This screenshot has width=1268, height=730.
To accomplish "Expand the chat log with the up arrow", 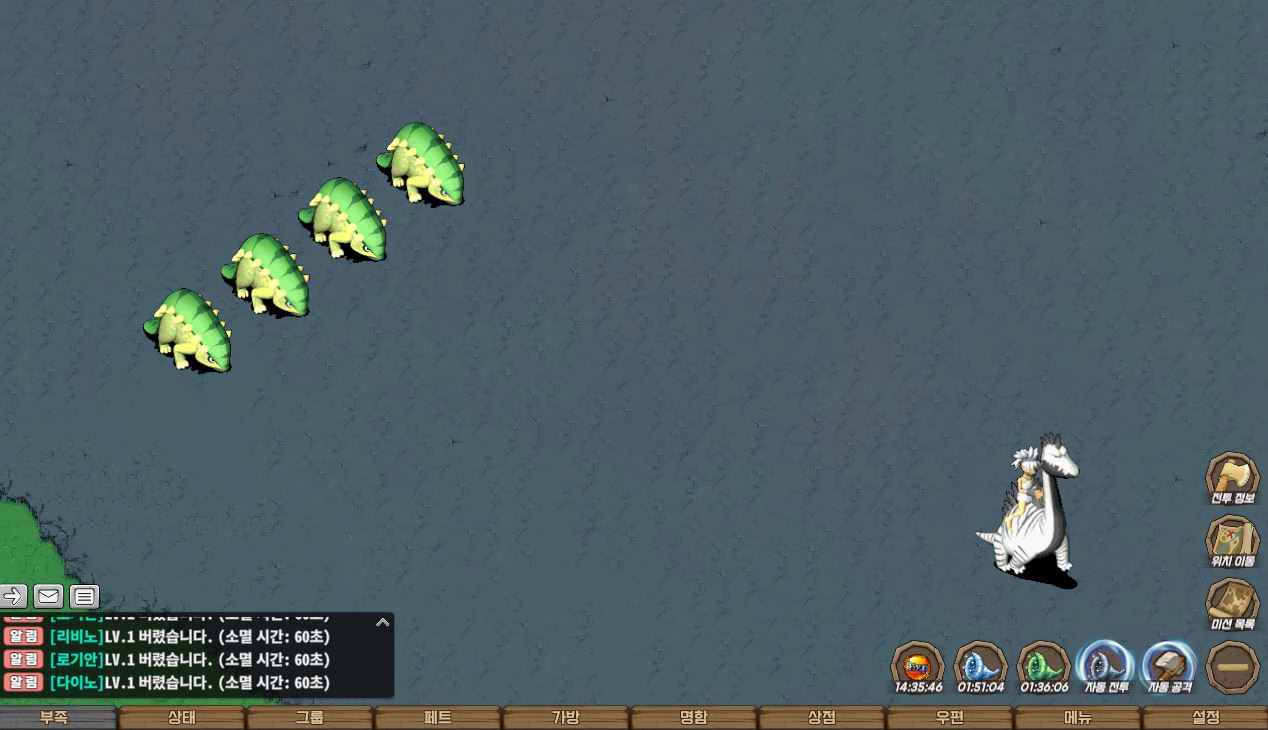I will click(x=382, y=622).
